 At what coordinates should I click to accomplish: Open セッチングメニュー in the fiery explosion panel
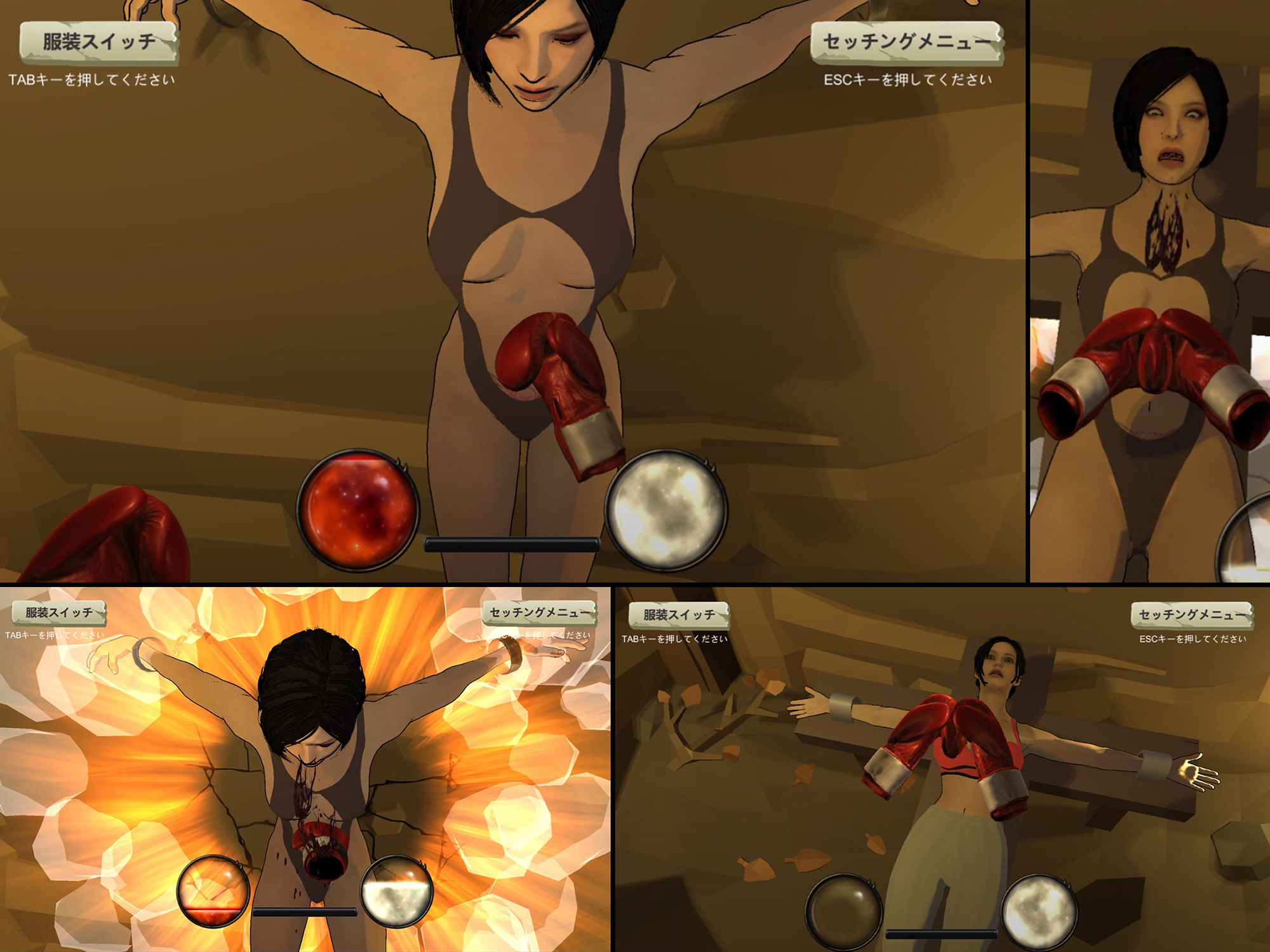pyautogui.click(x=540, y=613)
